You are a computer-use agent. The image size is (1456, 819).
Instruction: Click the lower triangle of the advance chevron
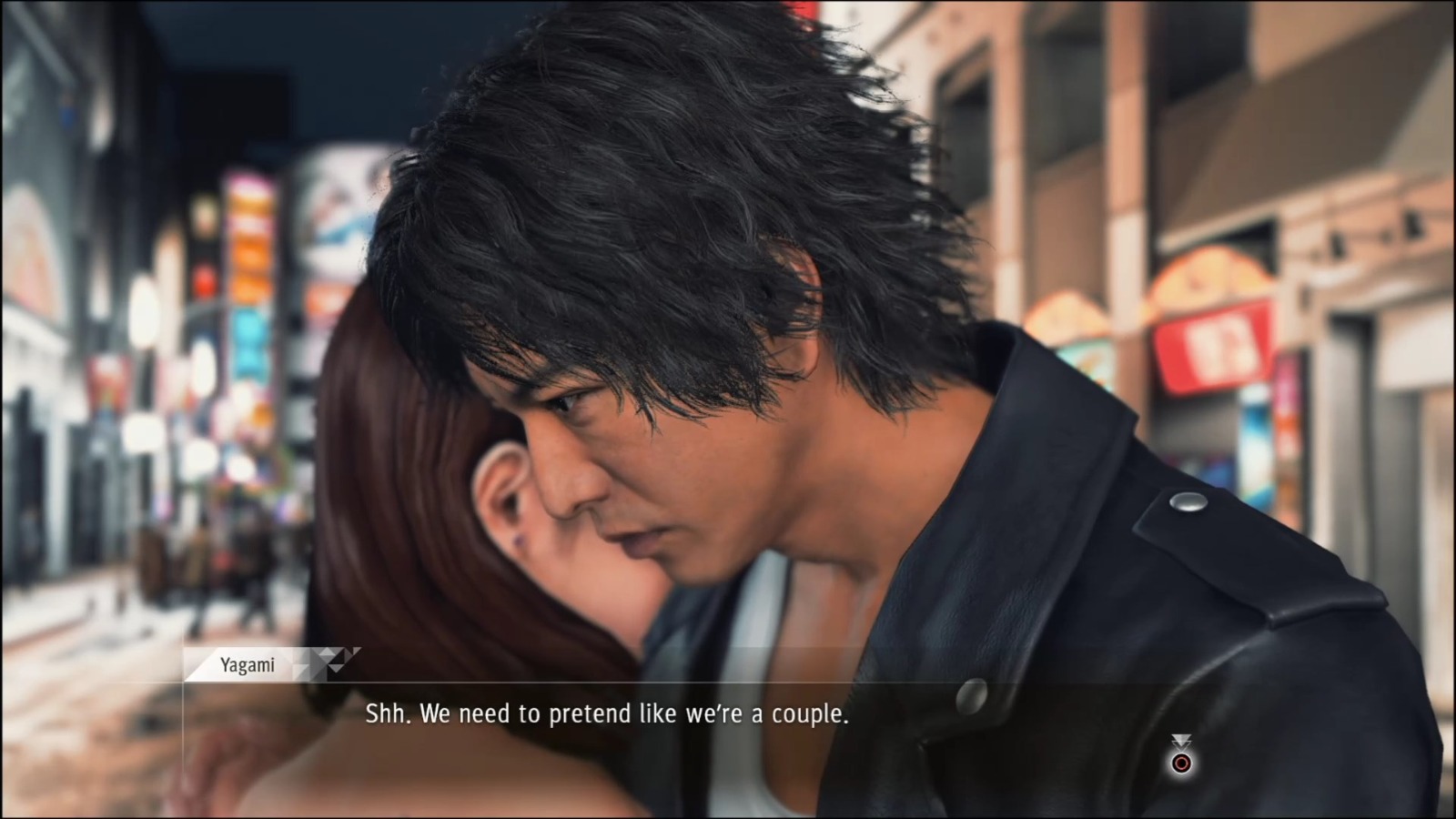tap(1181, 746)
